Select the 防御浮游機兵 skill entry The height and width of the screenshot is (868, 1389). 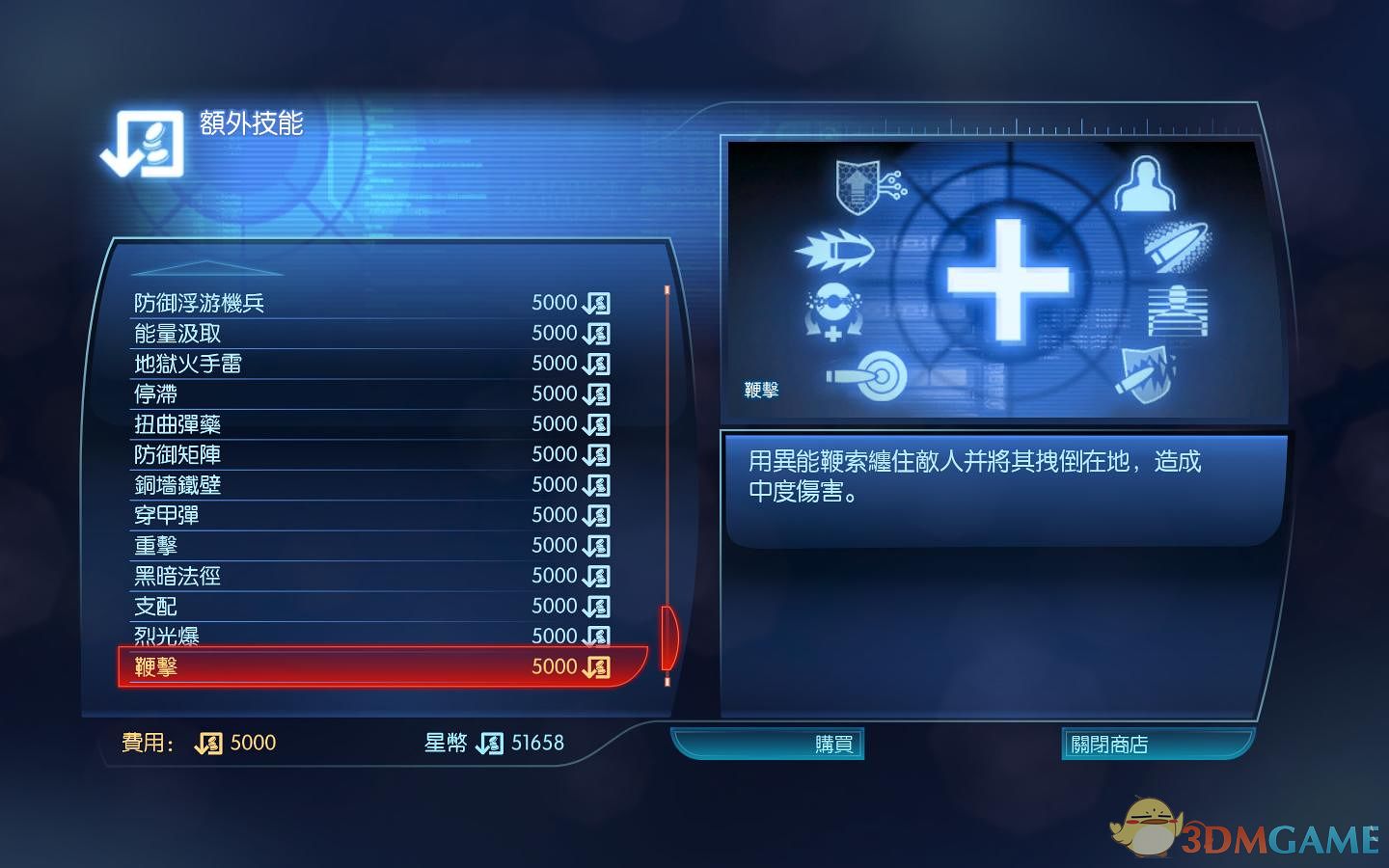tap(202, 302)
